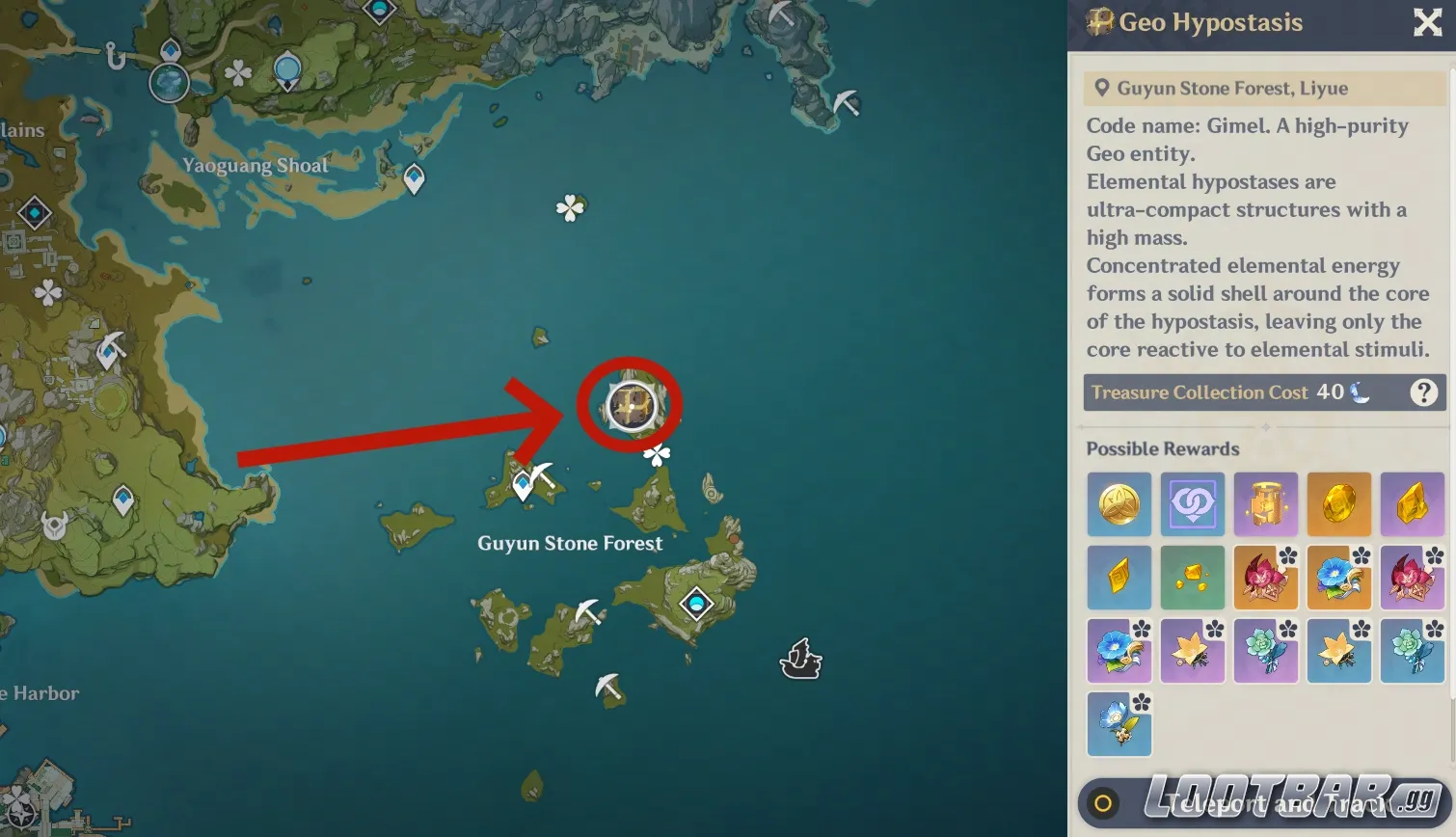Click the anchor marker on the map
This screenshot has height=837, width=1456.
coord(116,57)
